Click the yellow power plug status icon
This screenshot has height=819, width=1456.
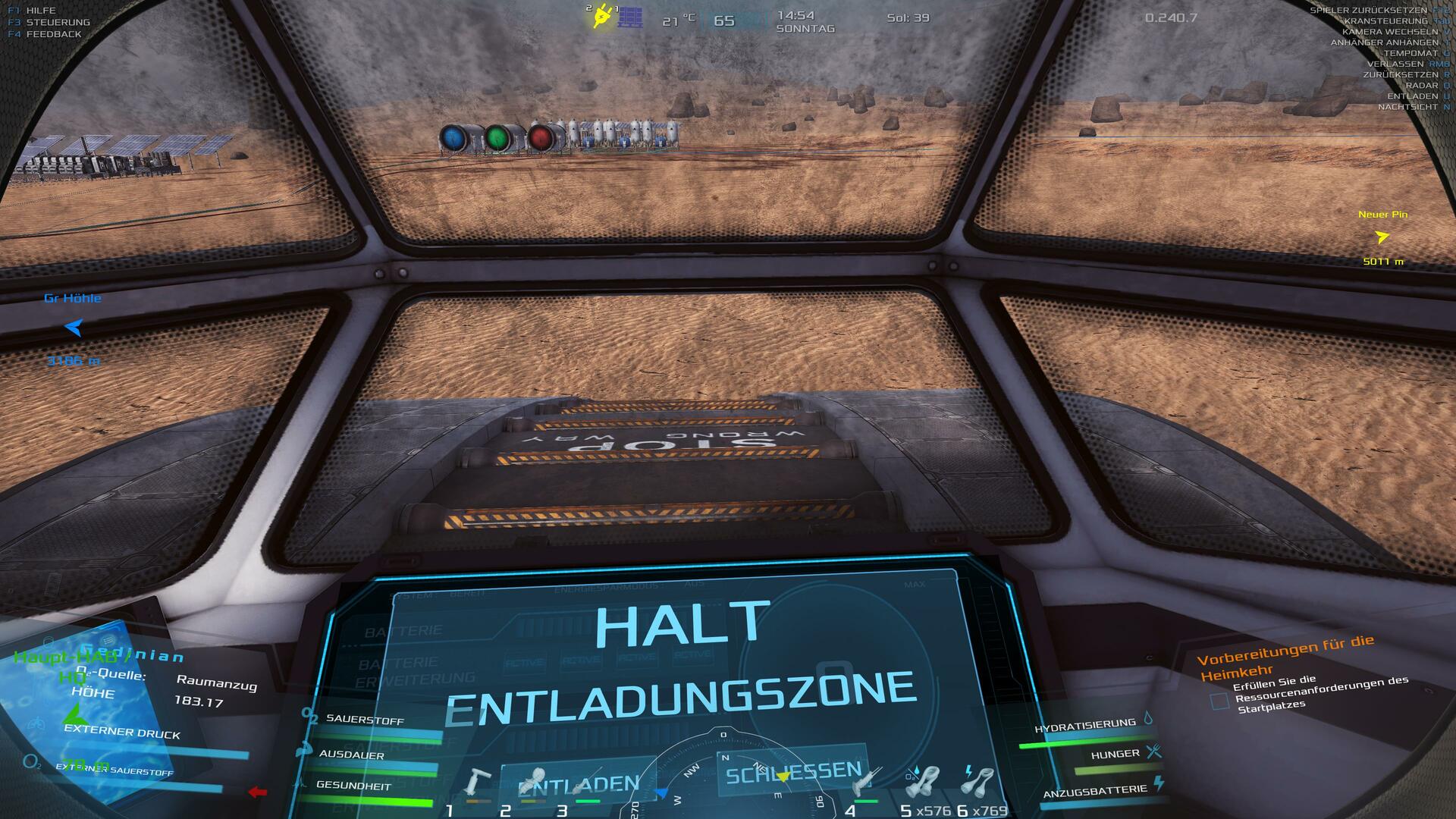pyautogui.click(x=603, y=15)
